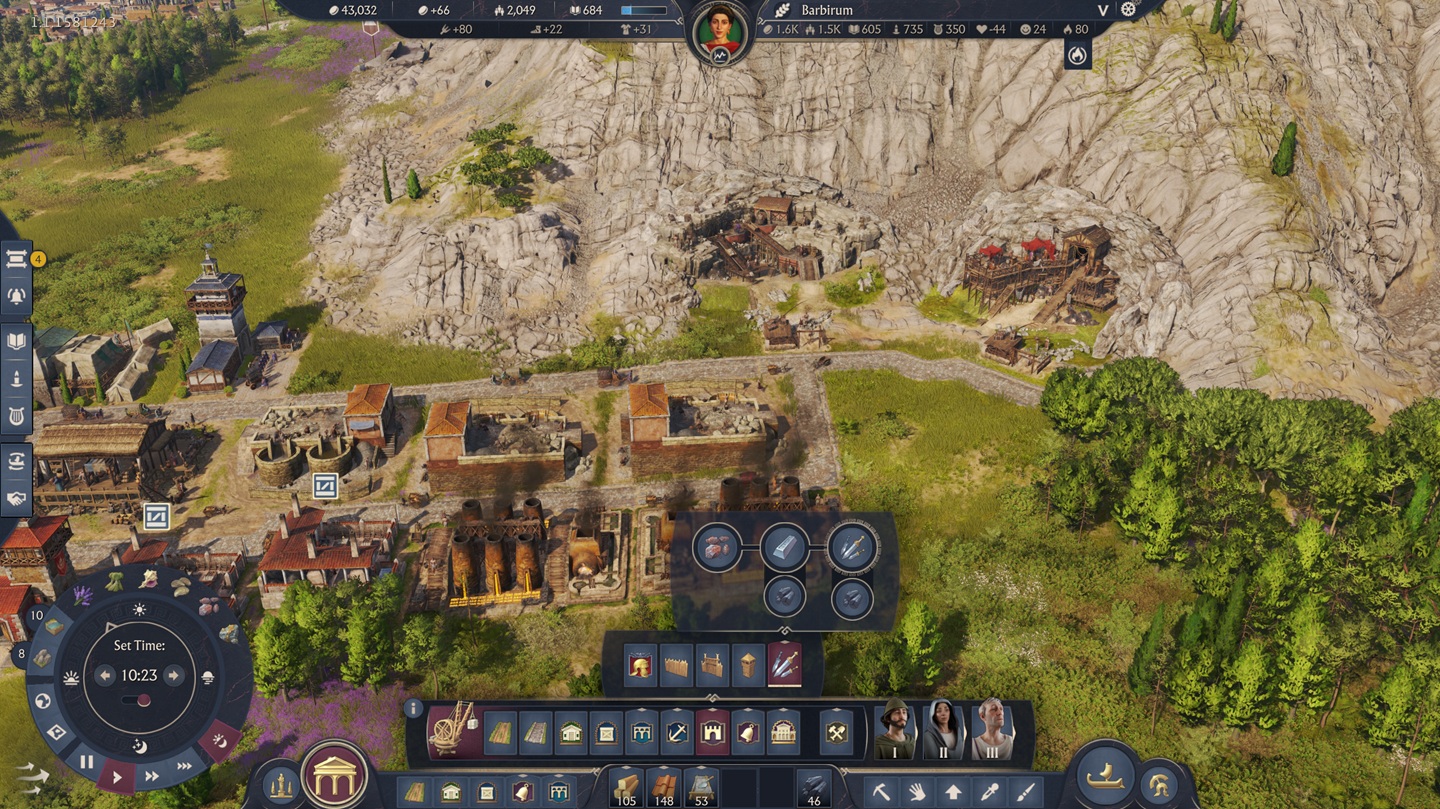Choose the golden helmet build category

point(640,665)
